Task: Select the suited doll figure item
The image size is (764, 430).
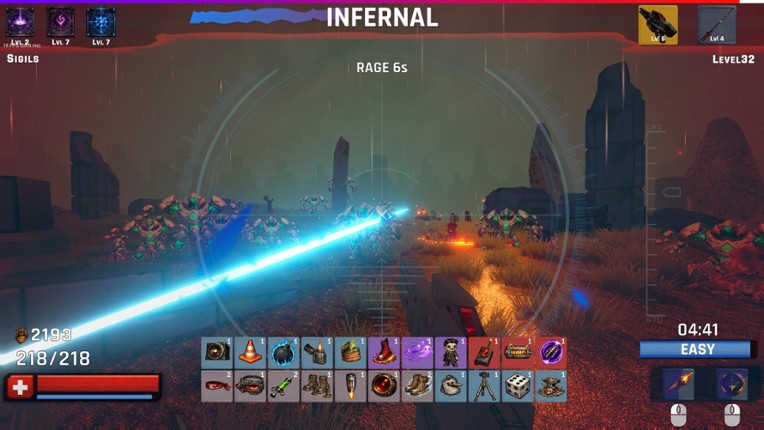Action: [450, 352]
